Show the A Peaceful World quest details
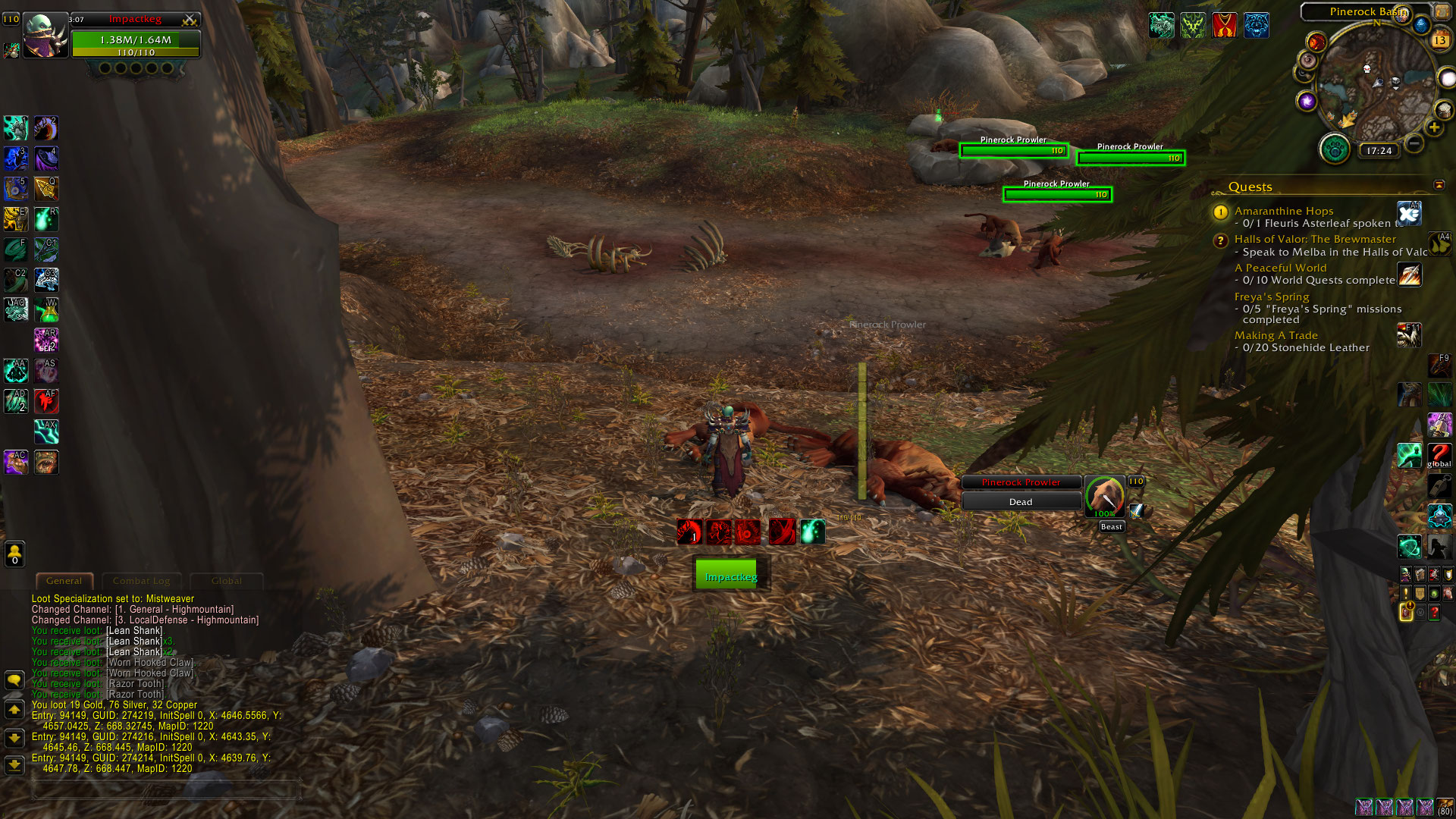This screenshot has width=1456, height=819. (x=1280, y=268)
